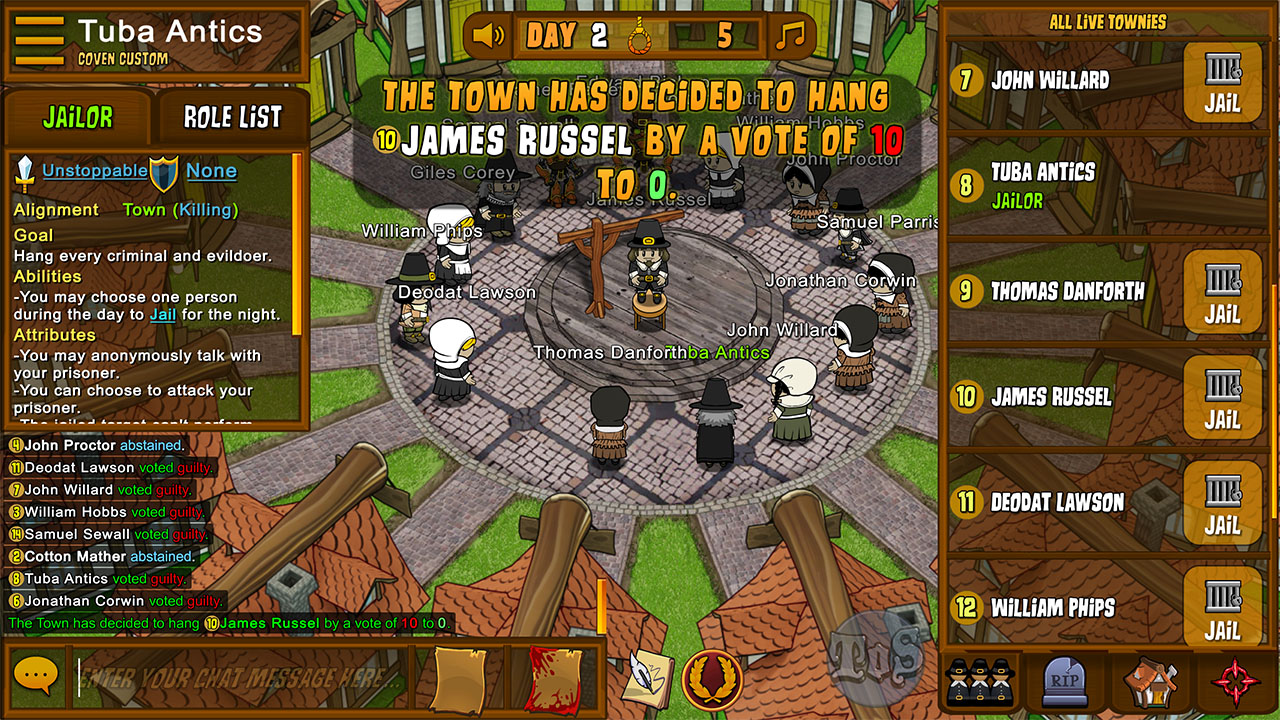Screen dimensions: 1280x720
Task: Open the Unstoppable attack link
Action: click(94, 171)
